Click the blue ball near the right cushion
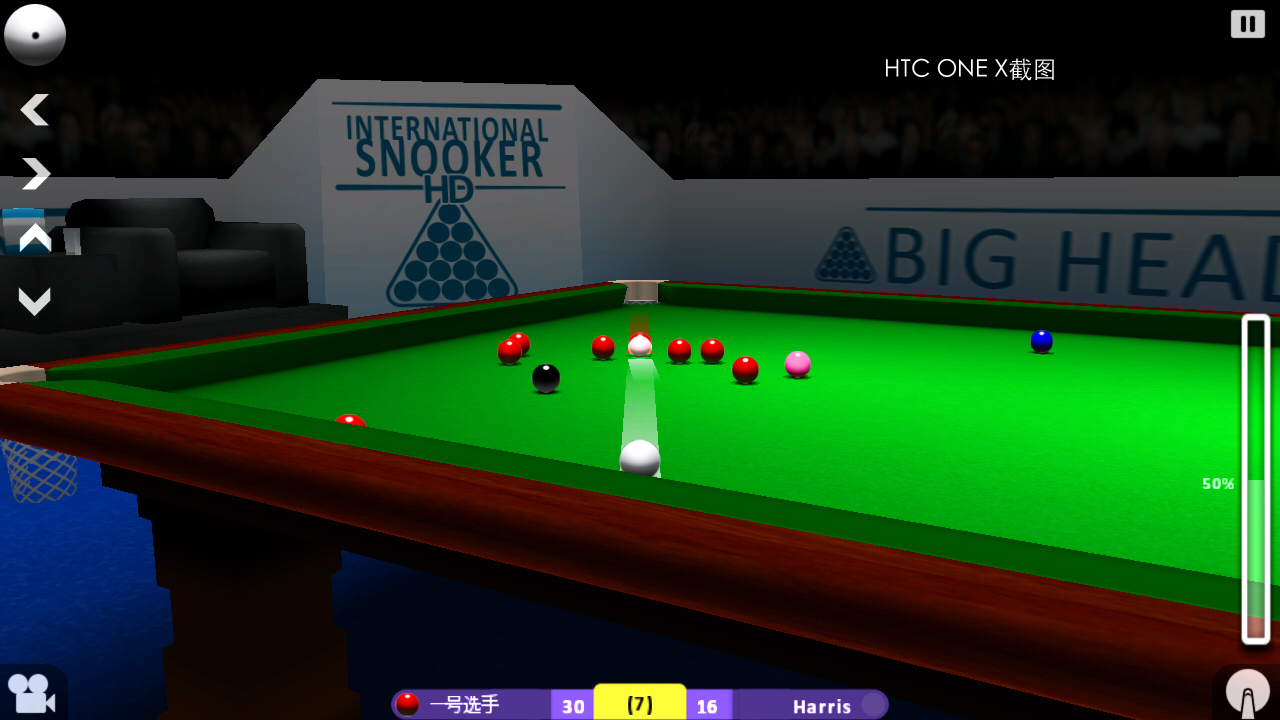 tap(1041, 341)
